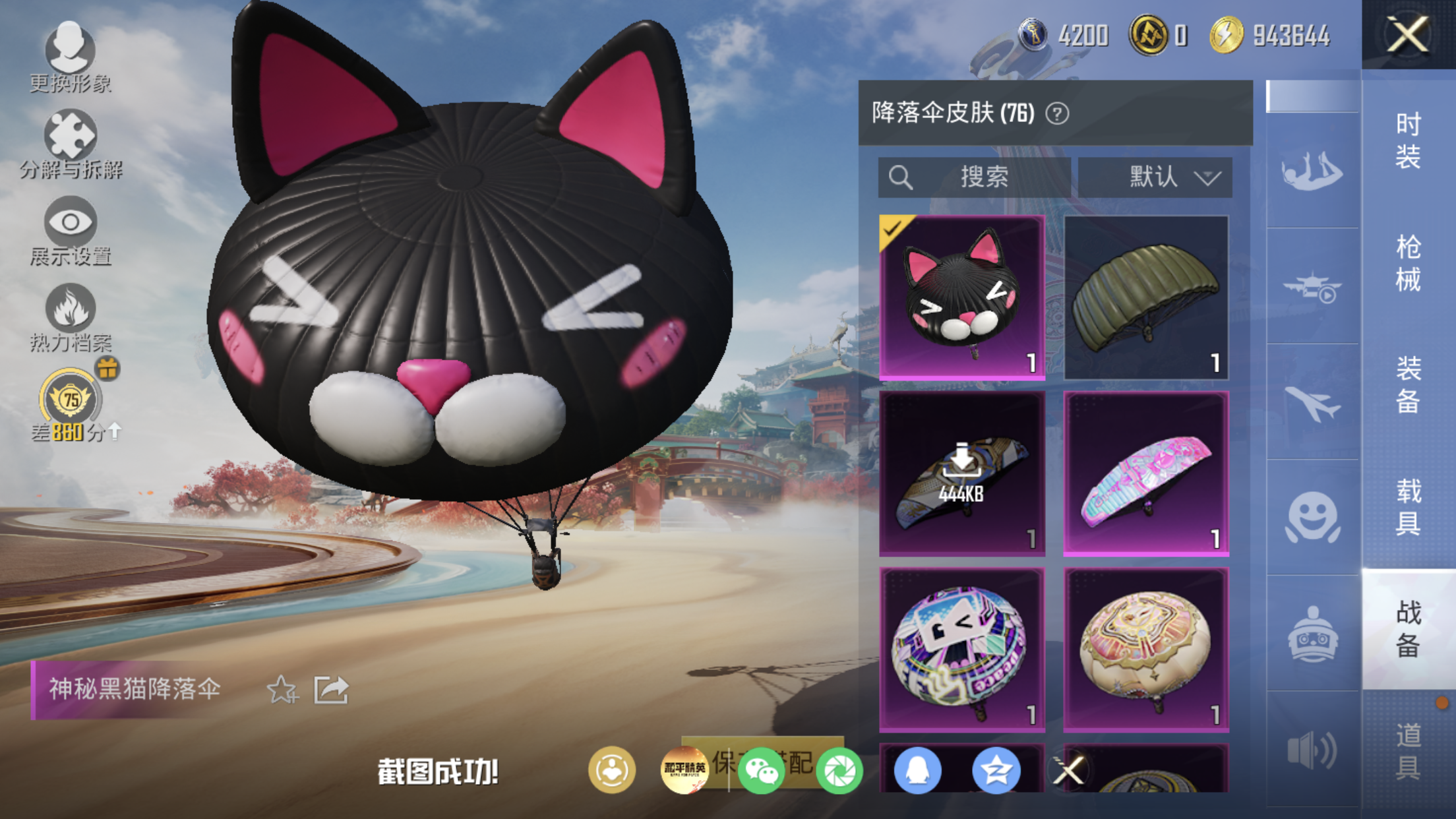Select the pink graffiti parachute skin
The width and height of the screenshot is (1456, 819).
tap(1146, 473)
